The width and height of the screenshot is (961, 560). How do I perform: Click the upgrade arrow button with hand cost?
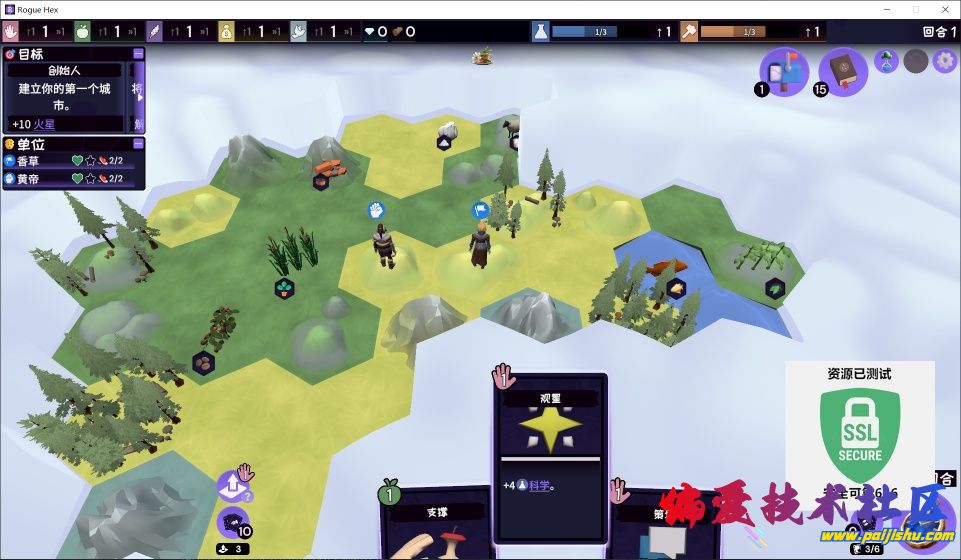click(233, 486)
